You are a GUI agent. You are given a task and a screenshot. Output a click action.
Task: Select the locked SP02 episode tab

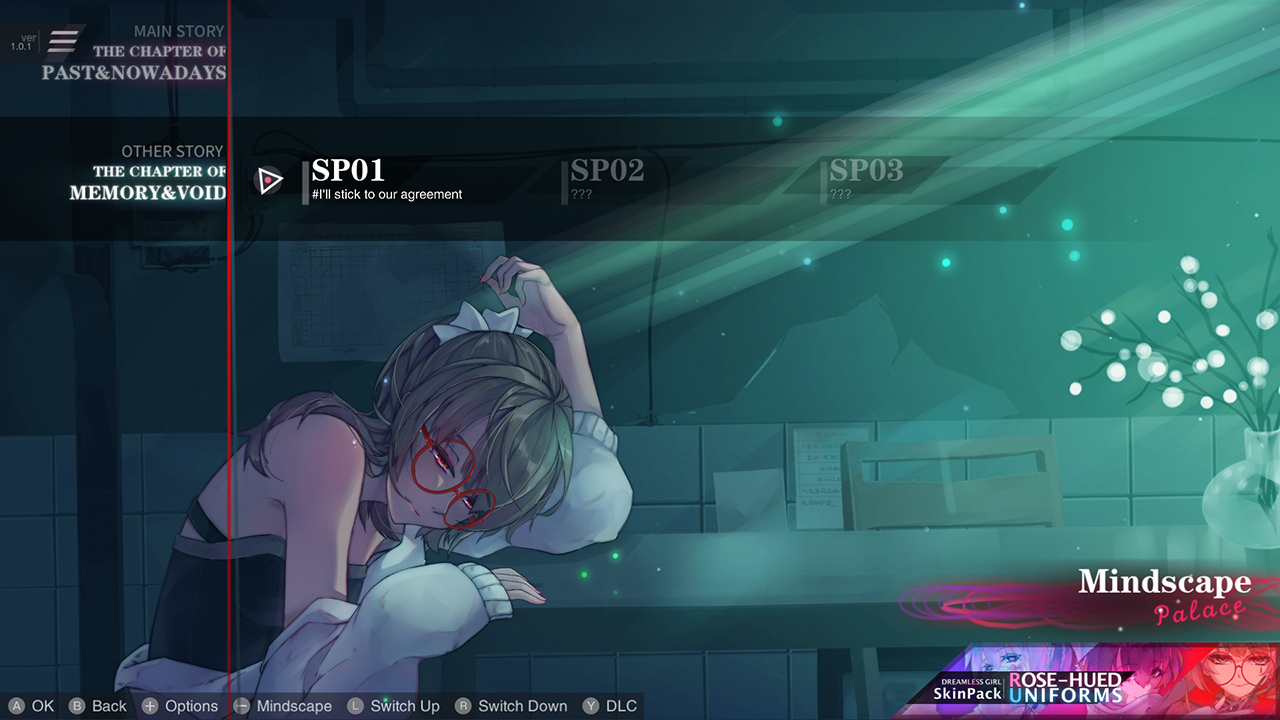pyautogui.click(x=607, y=170)
